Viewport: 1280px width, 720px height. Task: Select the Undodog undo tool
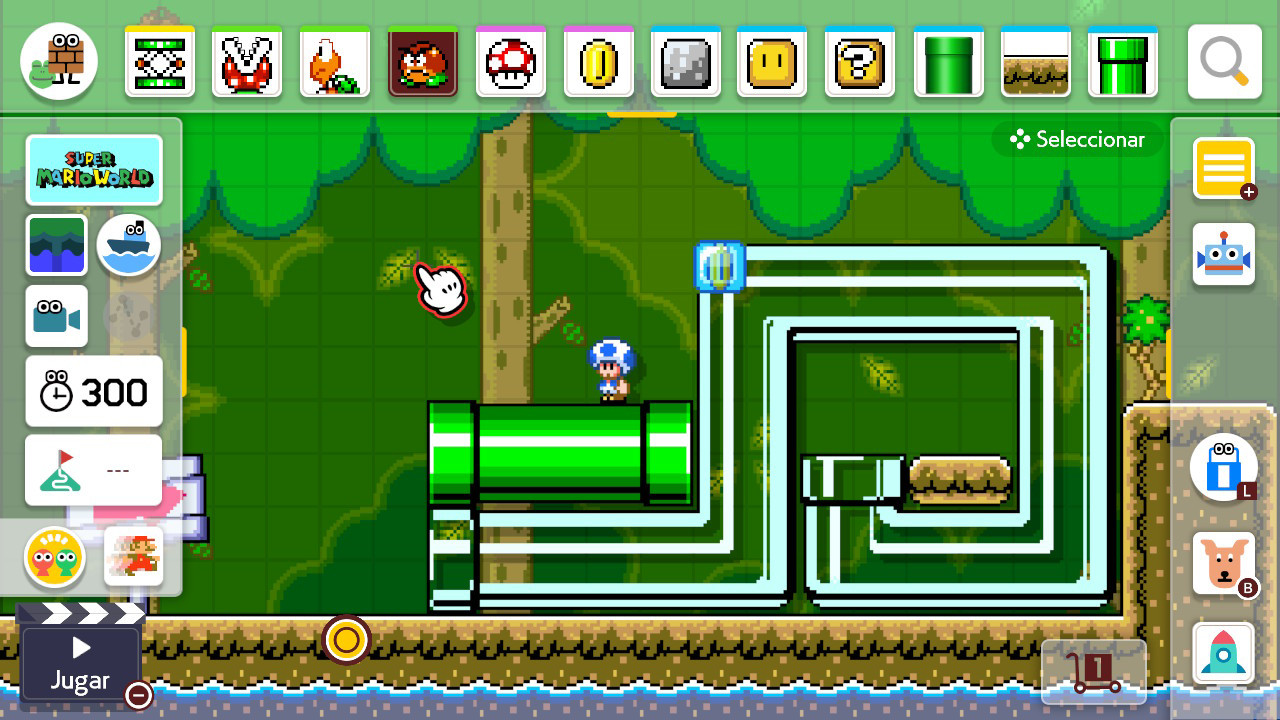(1223, 562)
